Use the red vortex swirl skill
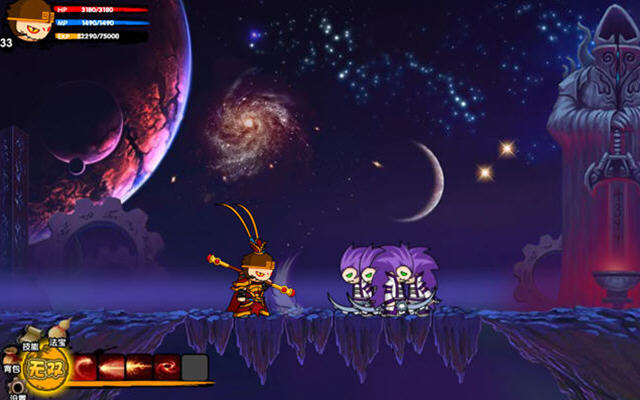Image resolution: width=640 pixels, height=400 pixels. coord(166,367)
